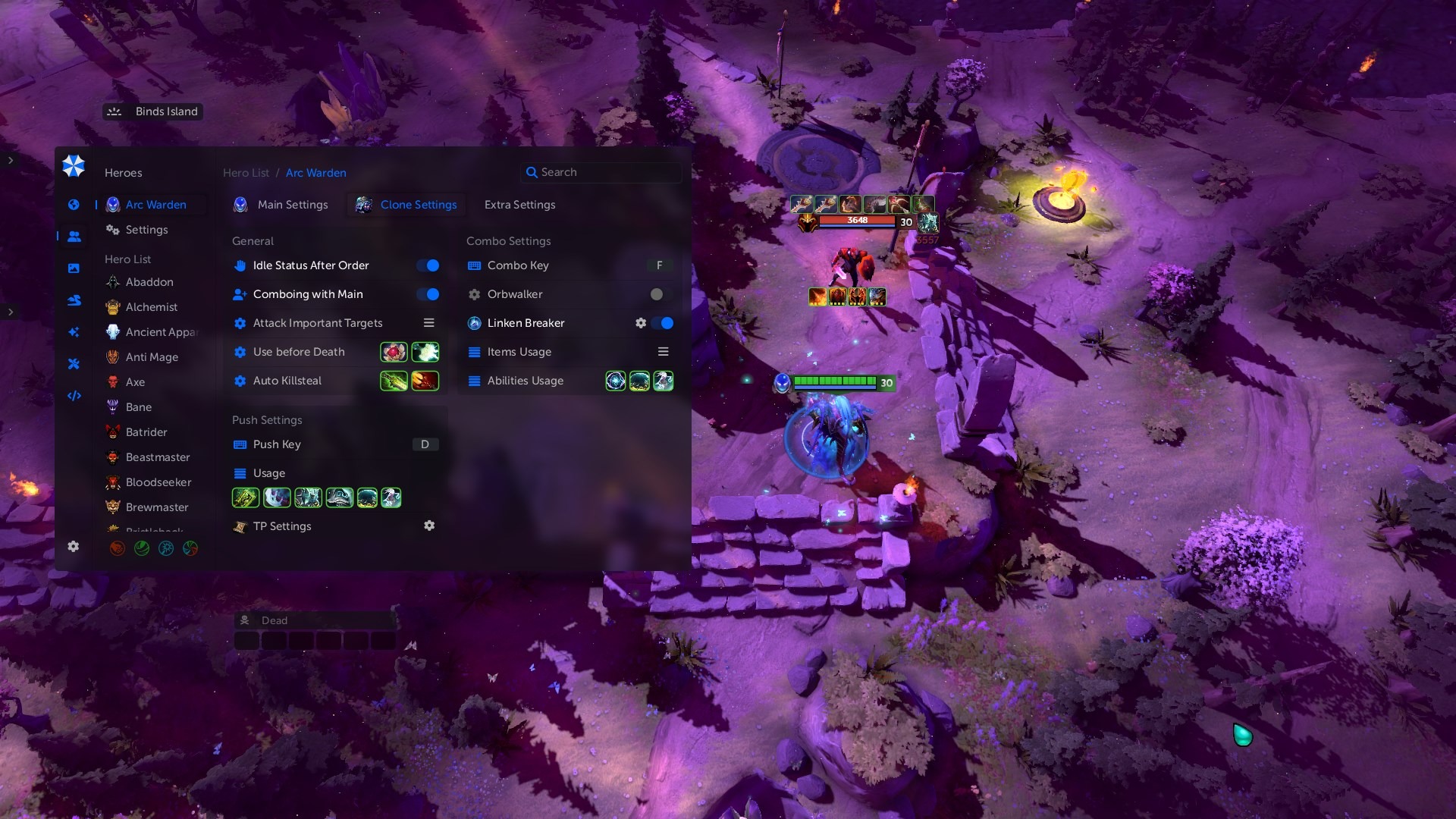Change the Combo Key binding
The width and height of the screenshot is (1456, 819).
659,265
